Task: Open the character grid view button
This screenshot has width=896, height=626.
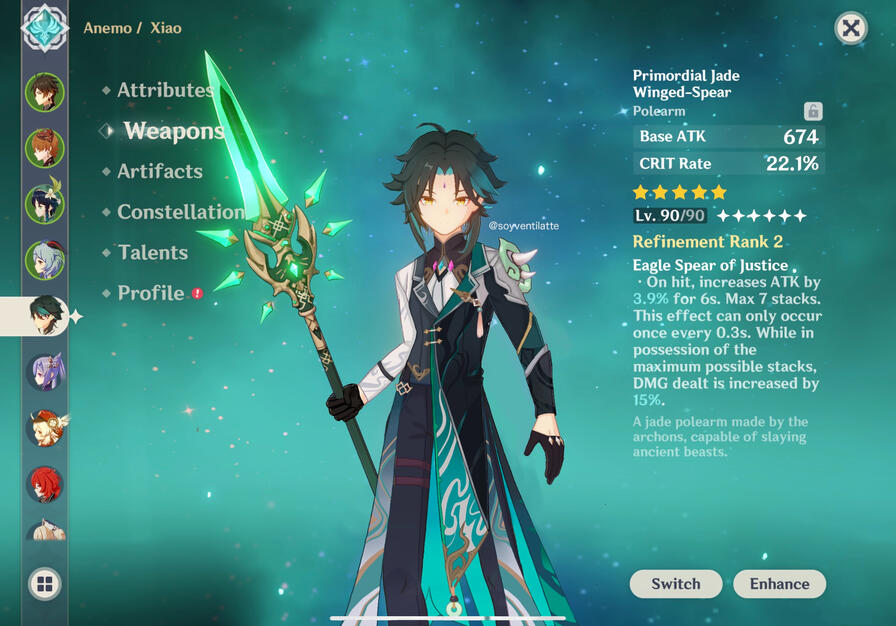Action: tap(45, 584)
